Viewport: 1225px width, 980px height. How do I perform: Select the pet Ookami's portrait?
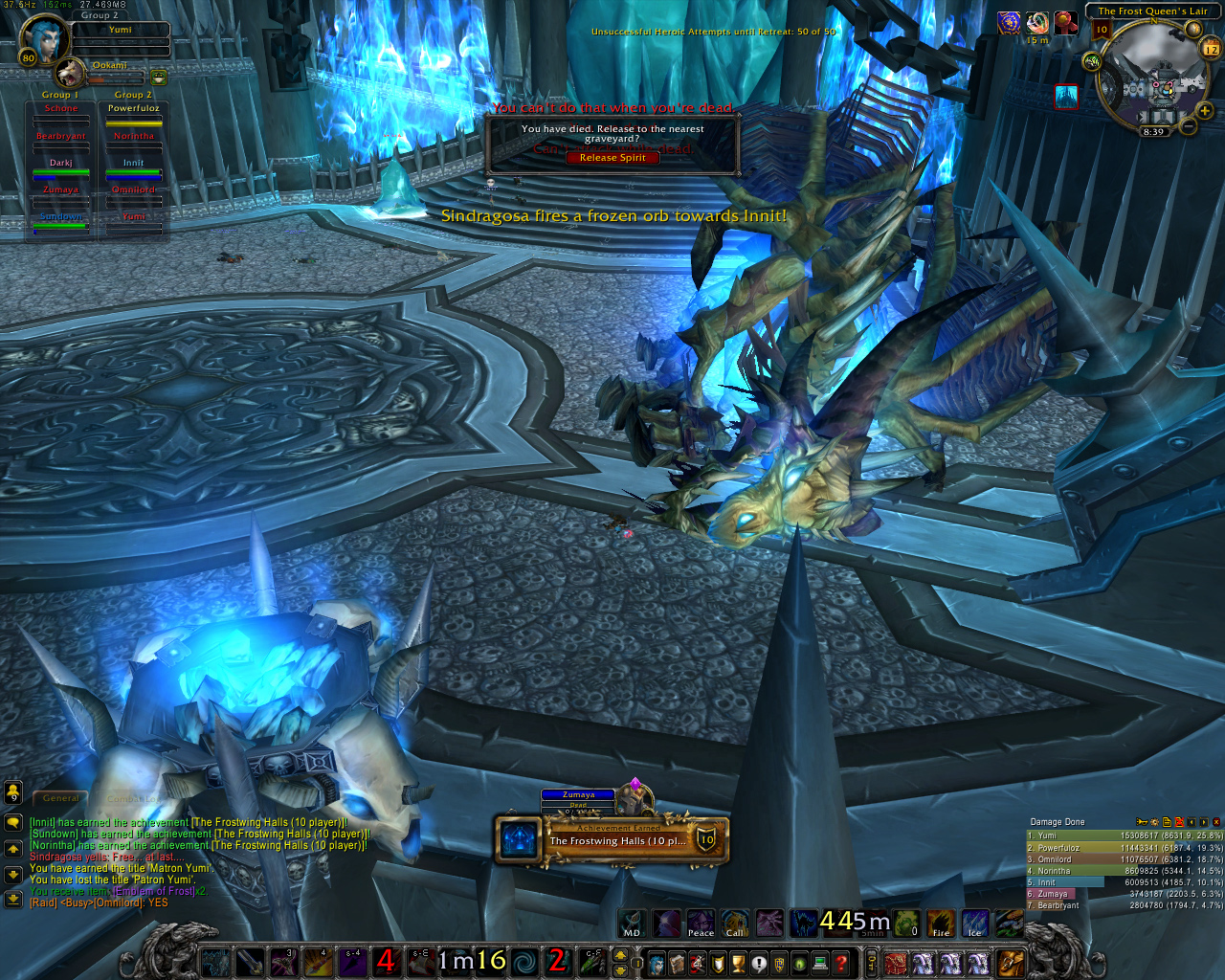[x=69, y=73]
